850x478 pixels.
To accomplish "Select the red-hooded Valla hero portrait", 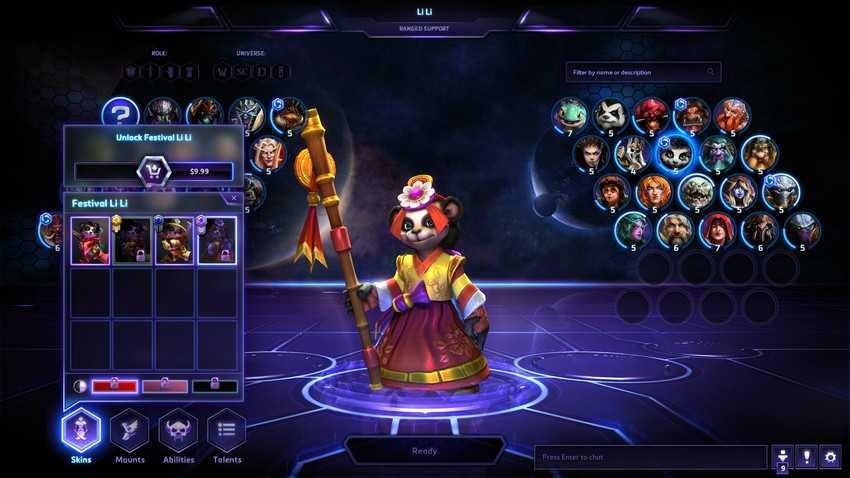I will point(716,229).
